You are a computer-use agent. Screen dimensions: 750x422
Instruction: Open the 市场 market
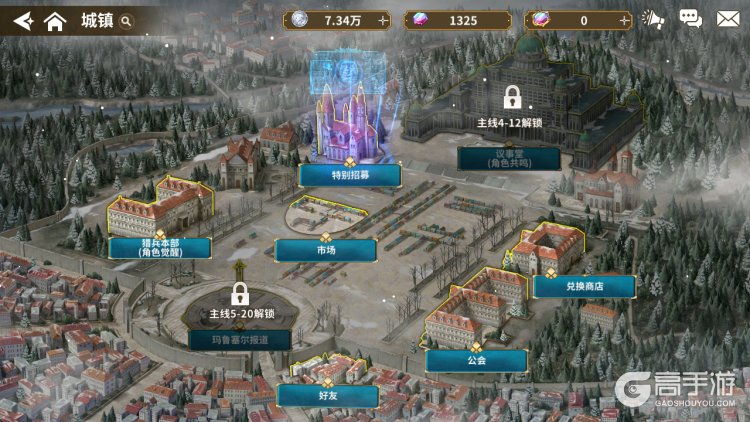point(319,250)
